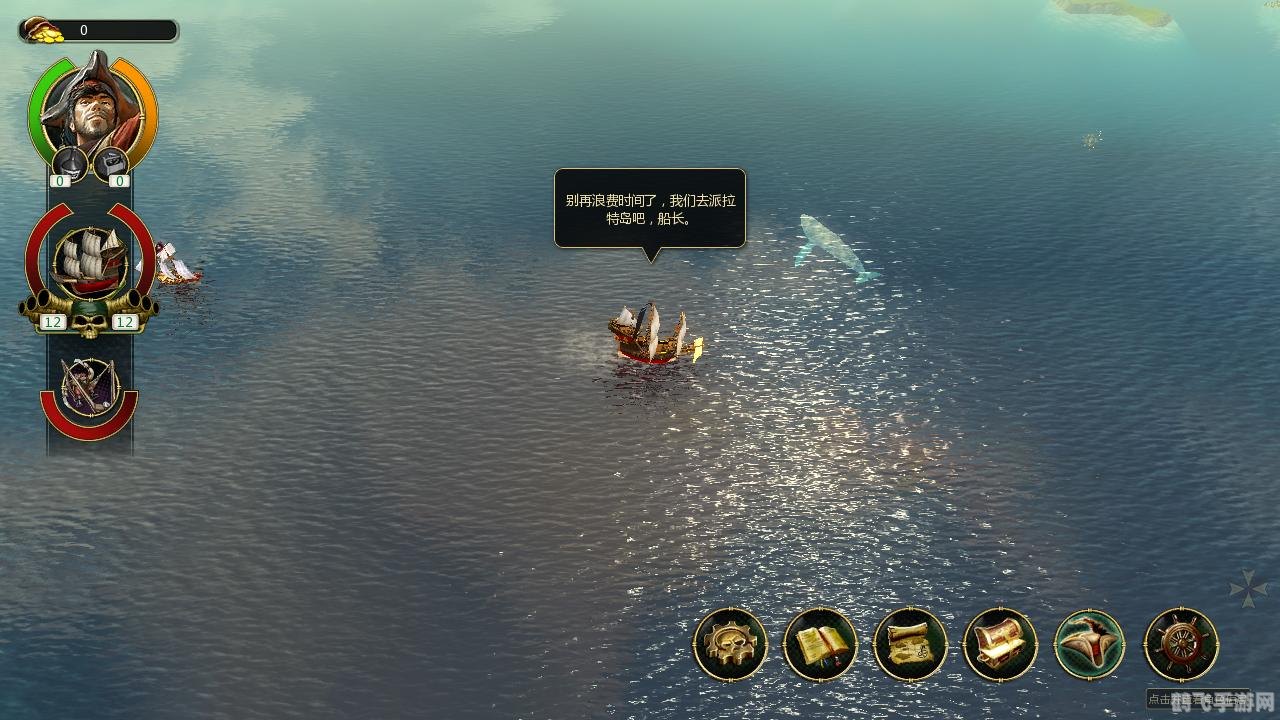The image size is (1280, 720).
Task: Click the bomb item under captain portrait
Action: 69,163
